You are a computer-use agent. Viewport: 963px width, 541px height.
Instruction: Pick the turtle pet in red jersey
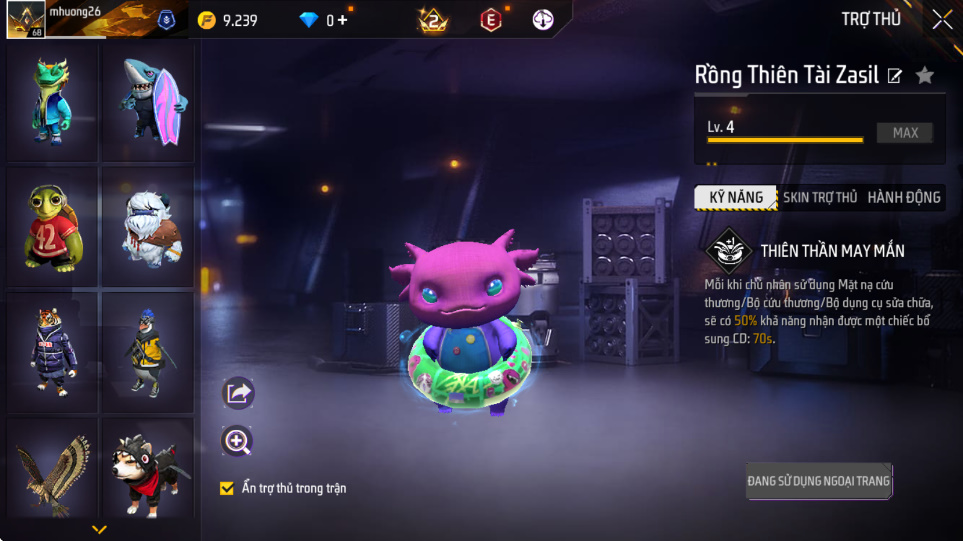click(x=52, y=227)
